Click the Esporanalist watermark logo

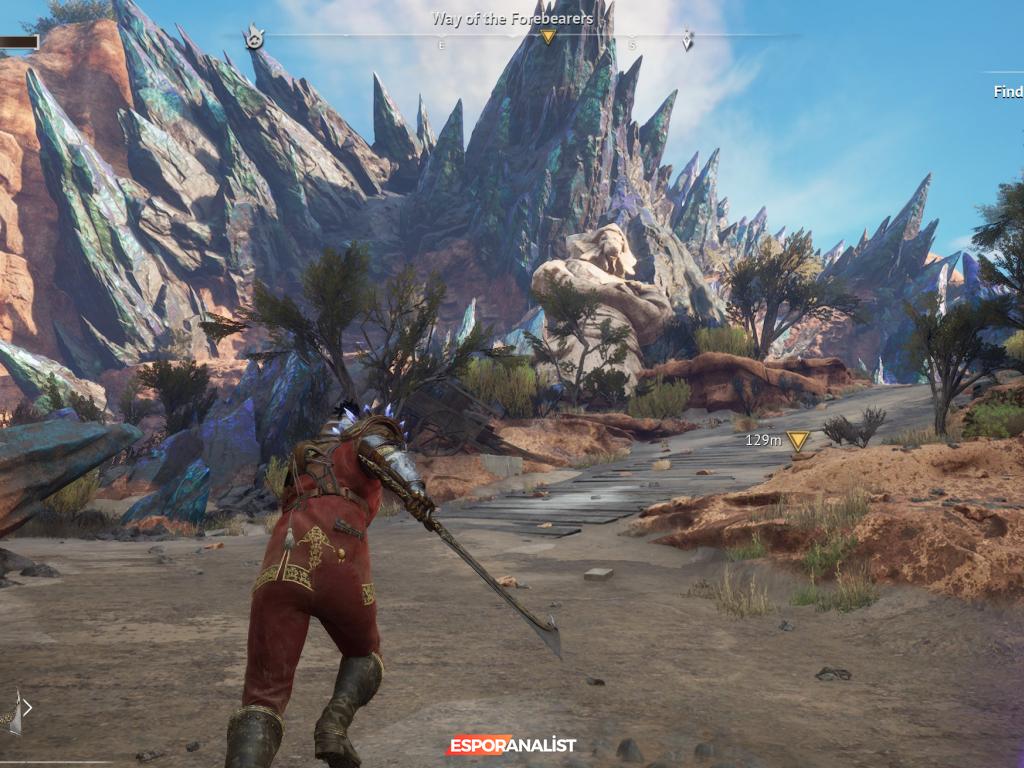(511, 745)
